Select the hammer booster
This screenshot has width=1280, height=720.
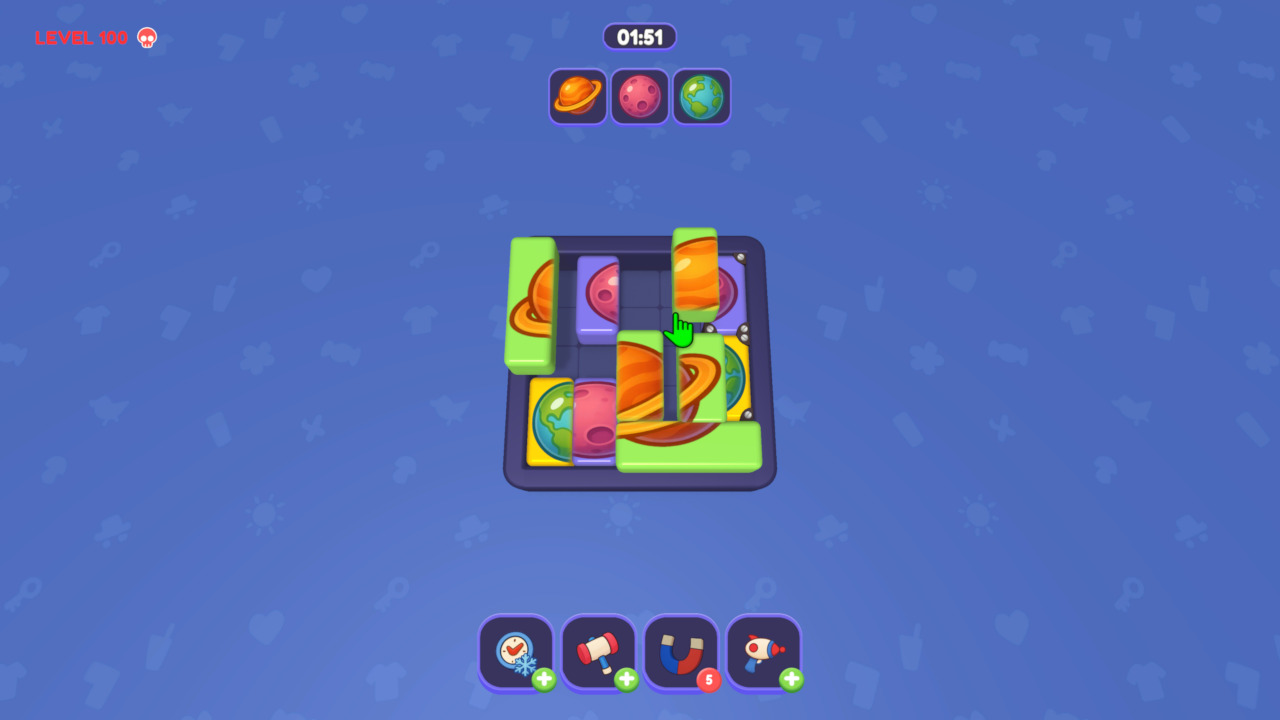[x=598, y=652]
